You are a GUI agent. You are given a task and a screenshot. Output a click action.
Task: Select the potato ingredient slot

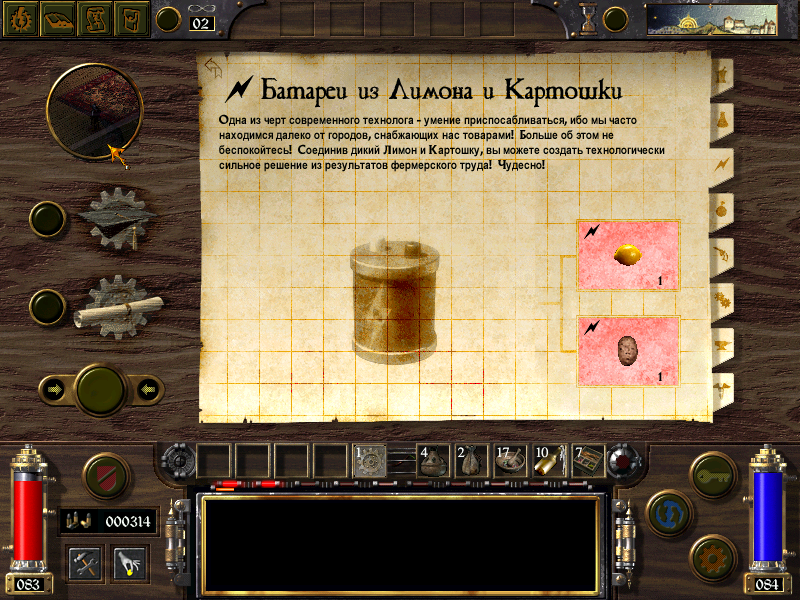click(x=629, y=351)
